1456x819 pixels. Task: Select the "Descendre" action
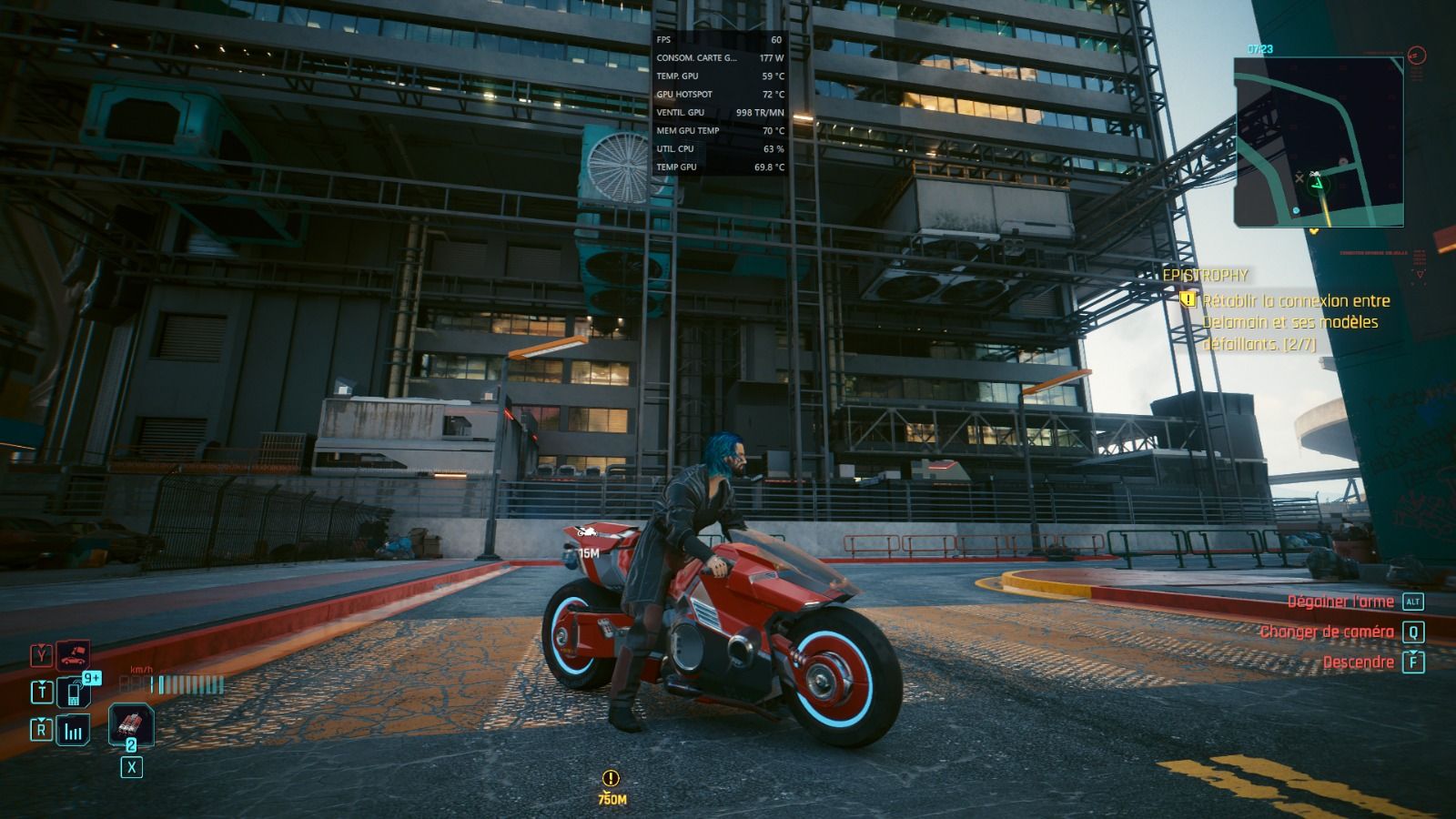(x=1358, y=662)
